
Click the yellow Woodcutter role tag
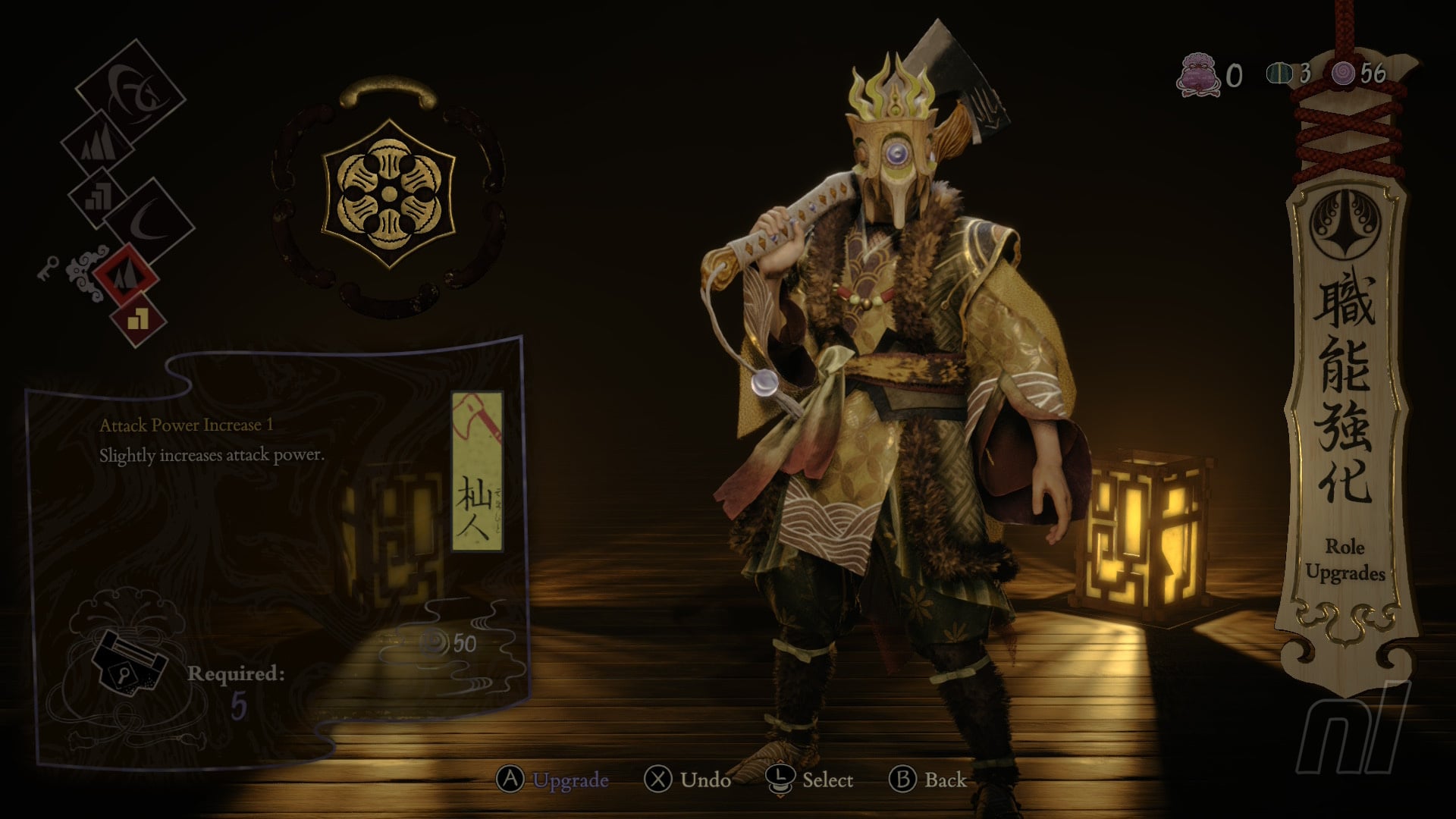coord(477,472)
